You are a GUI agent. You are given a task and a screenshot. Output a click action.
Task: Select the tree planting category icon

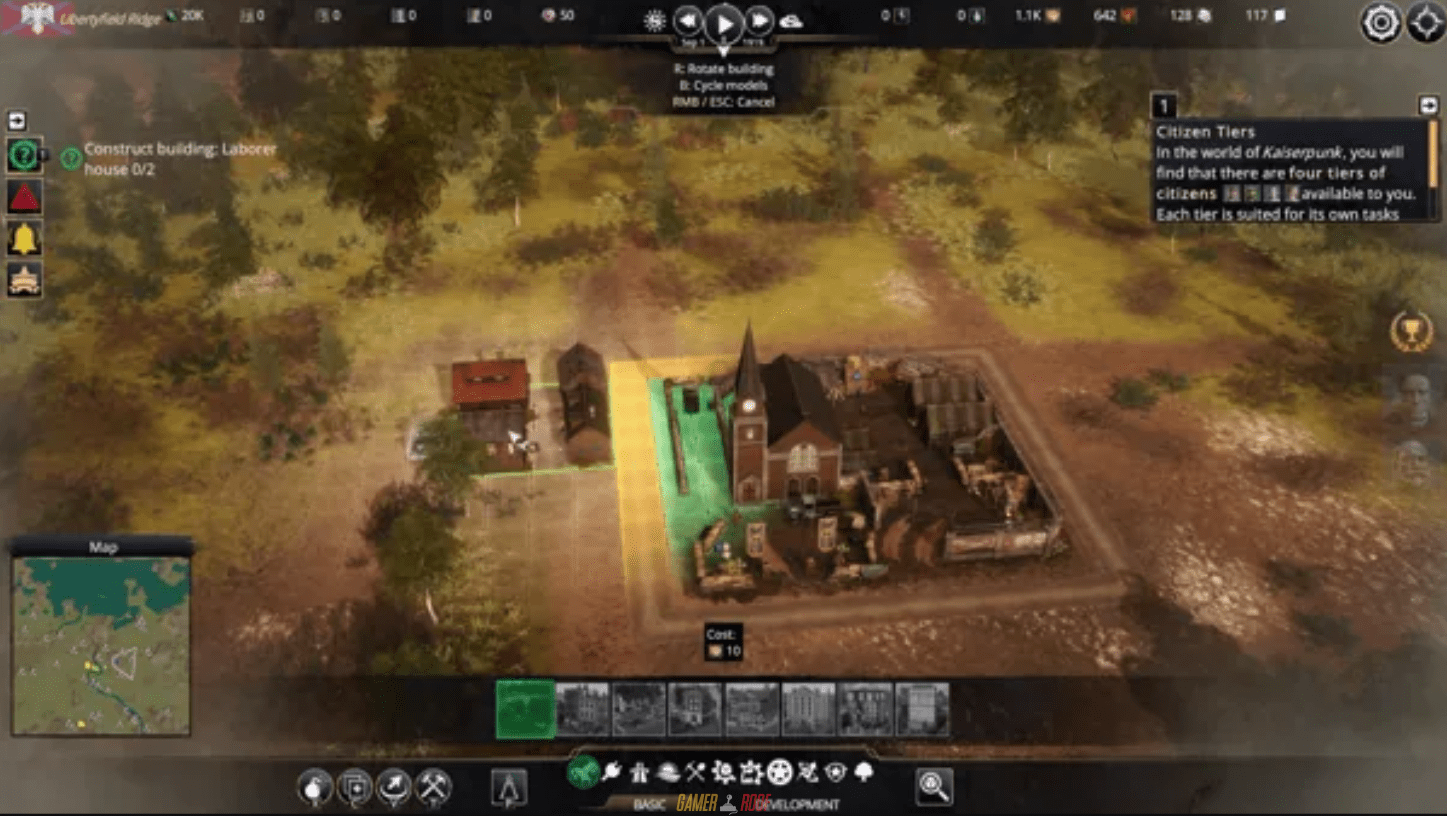(x=863, y=772)
